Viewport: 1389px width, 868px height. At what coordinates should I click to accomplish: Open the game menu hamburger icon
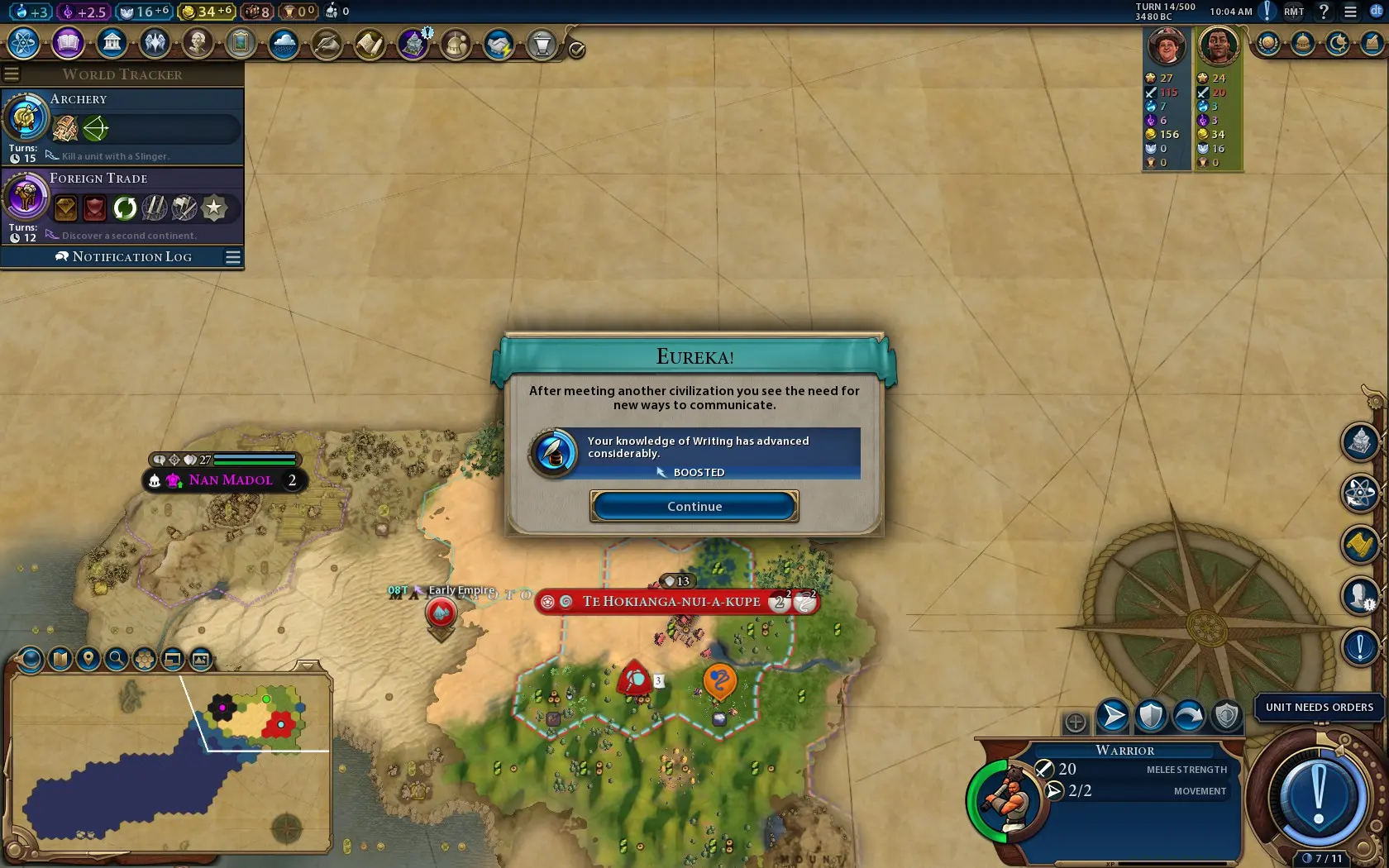coord(1350,12)
